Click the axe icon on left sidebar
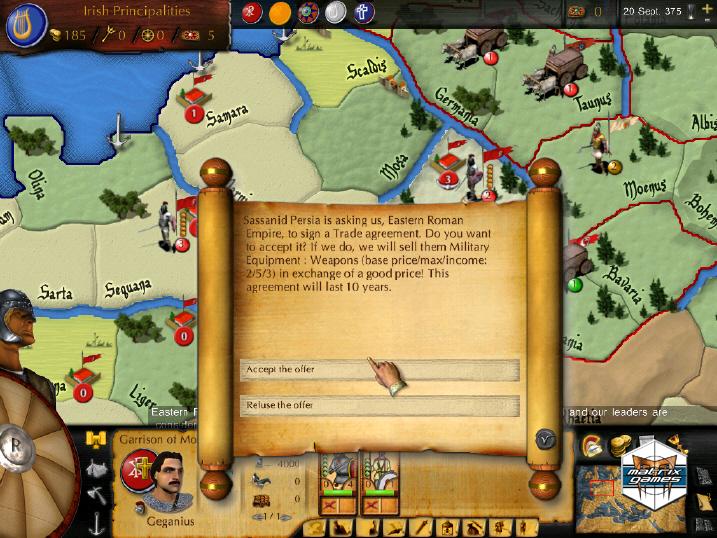 point(97,494)
